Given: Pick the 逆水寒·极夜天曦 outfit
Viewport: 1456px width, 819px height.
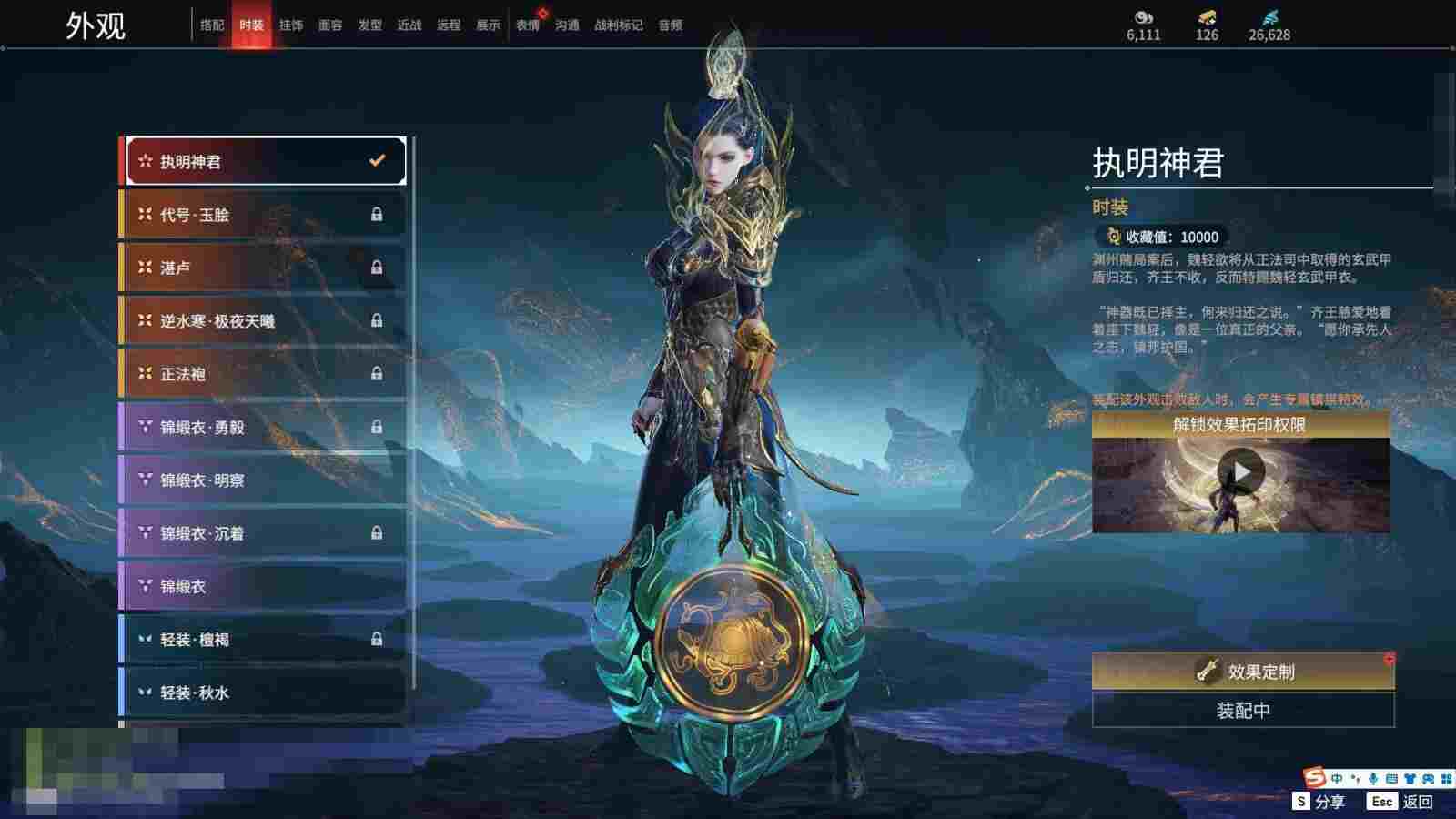Looking at the screenshot, I should point(264,321).
